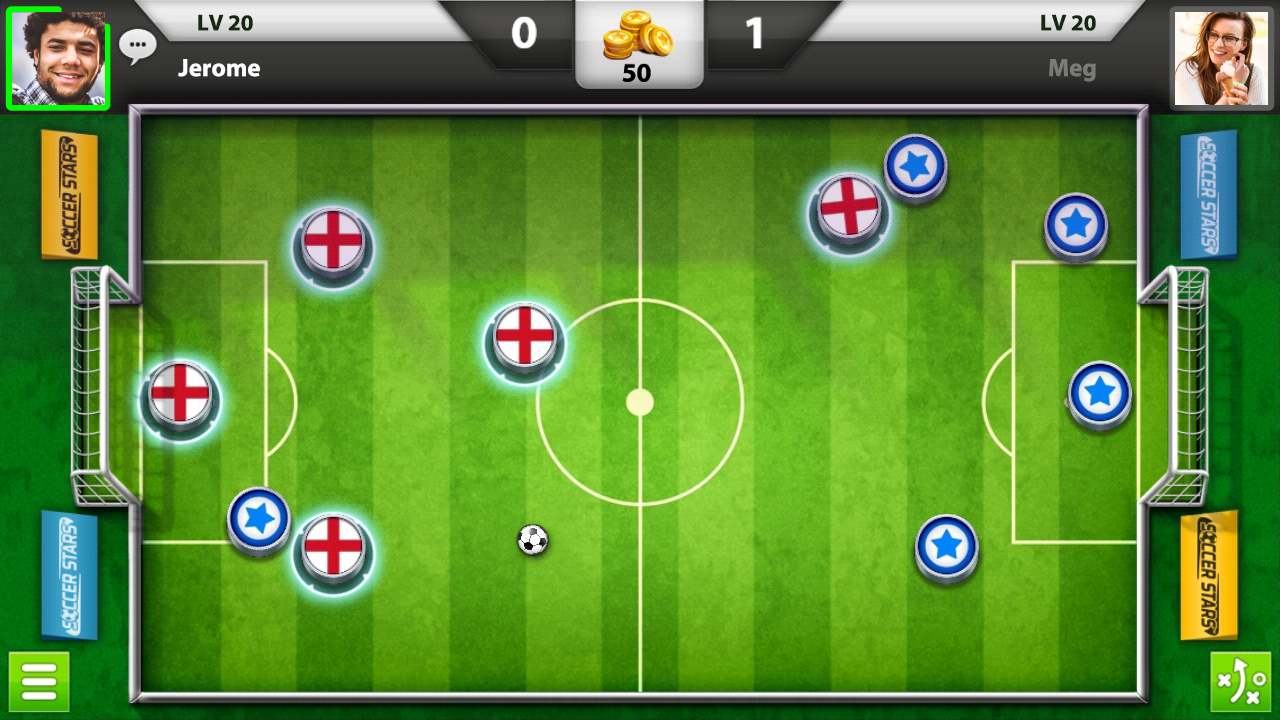Open the chat bubble next to Jerome

[x=137, y=44]
